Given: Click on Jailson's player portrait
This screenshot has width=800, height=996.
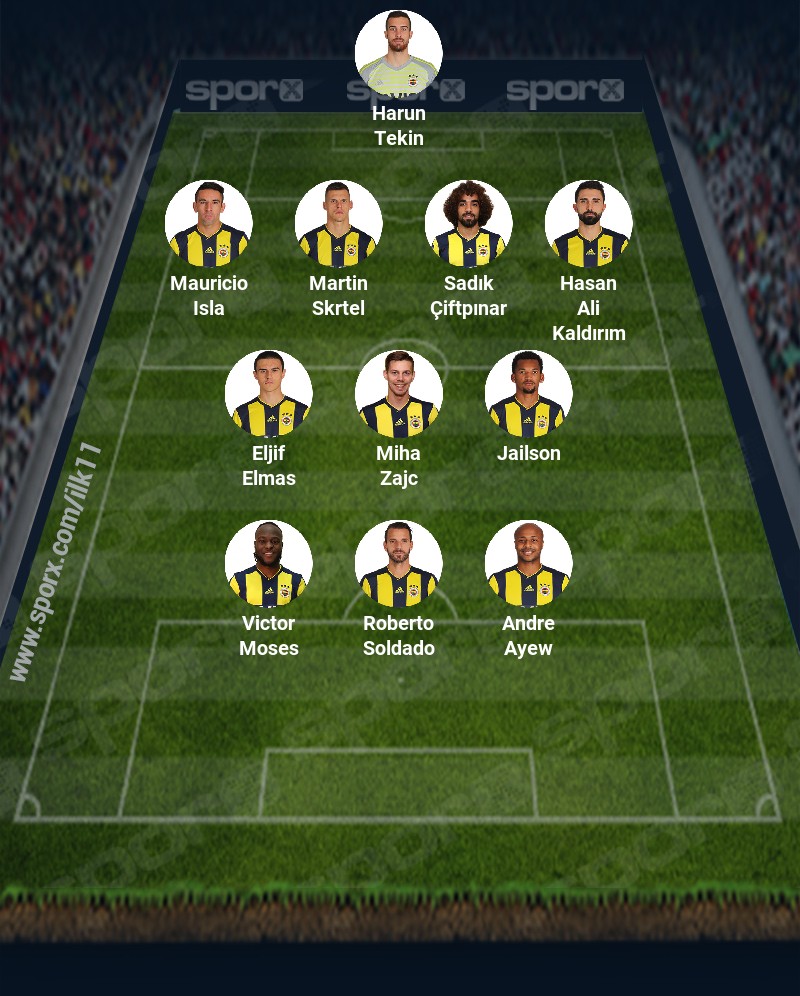Looking at the screenshot, I should pos(529,394).
